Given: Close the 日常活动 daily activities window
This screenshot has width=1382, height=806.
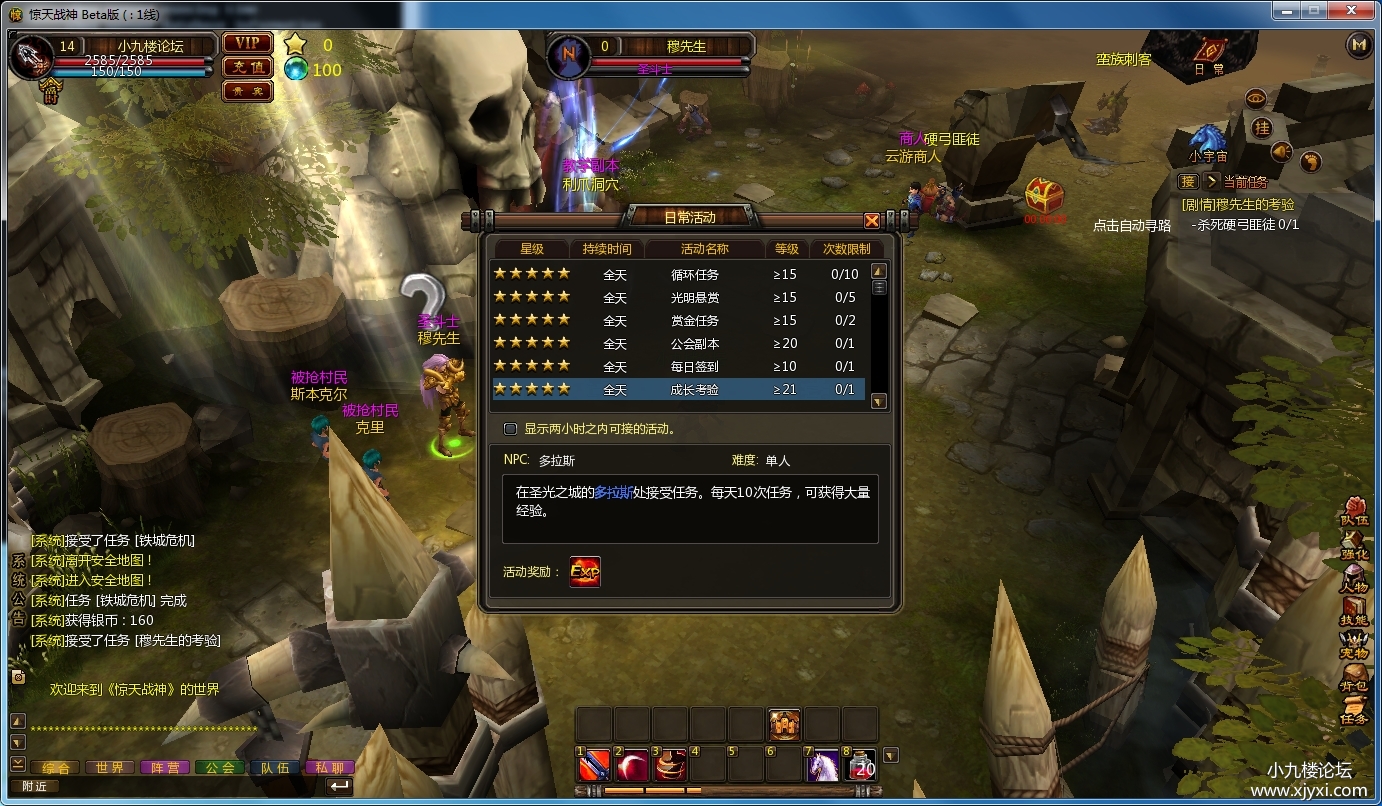Looking at the screenshot, I should 872,221.
